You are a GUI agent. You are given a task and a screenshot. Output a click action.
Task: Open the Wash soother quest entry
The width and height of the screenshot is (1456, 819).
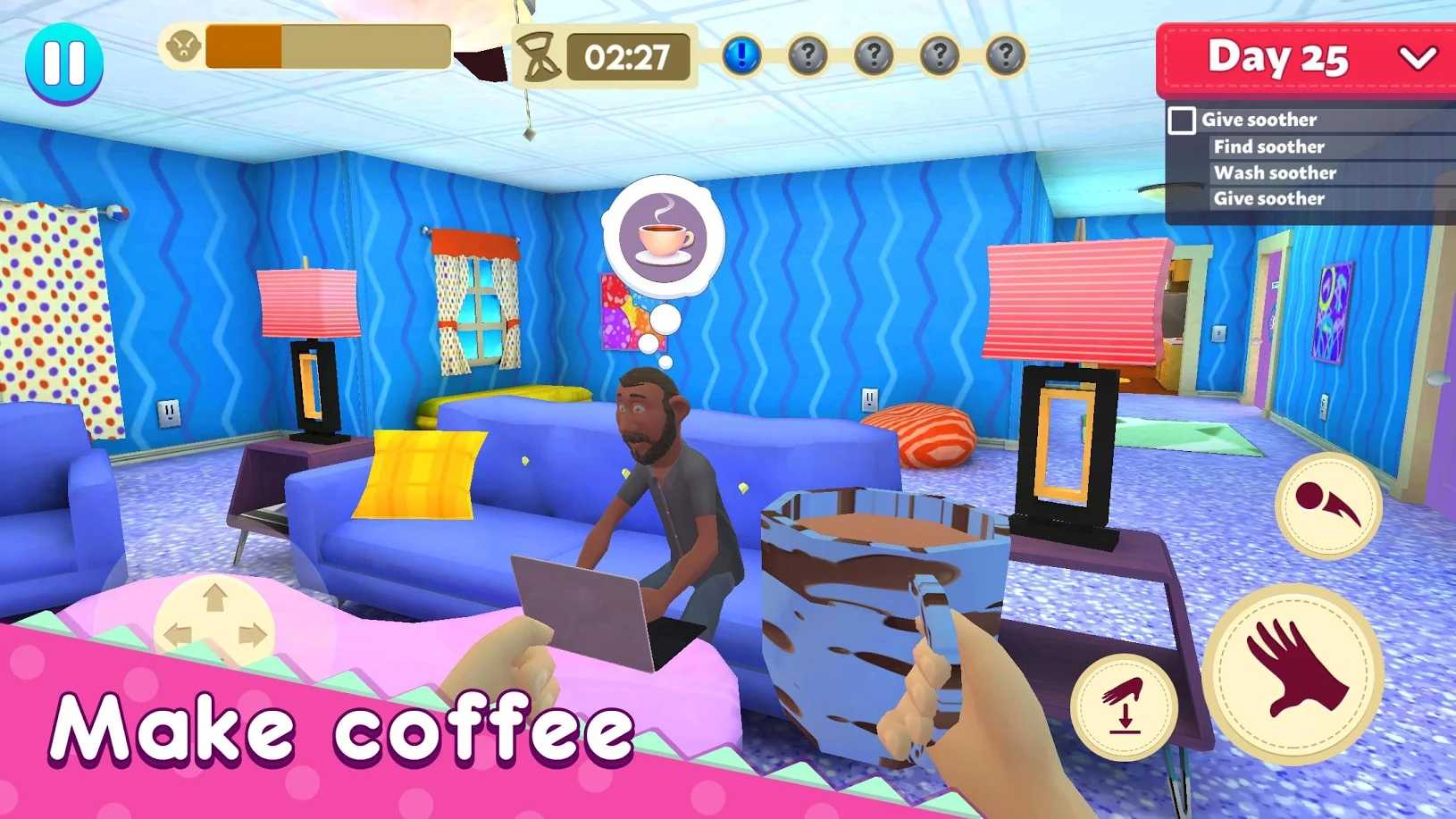click(1274, 172)
